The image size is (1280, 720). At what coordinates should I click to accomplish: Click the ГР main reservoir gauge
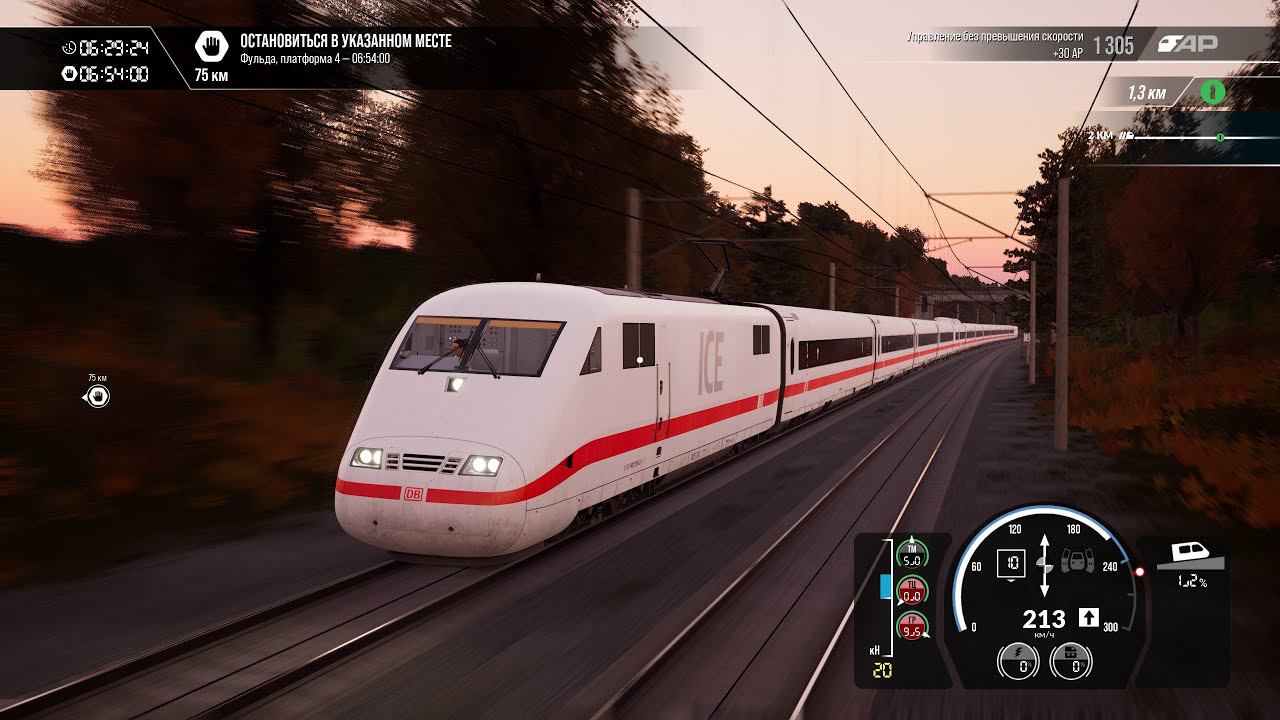[911, 628]
